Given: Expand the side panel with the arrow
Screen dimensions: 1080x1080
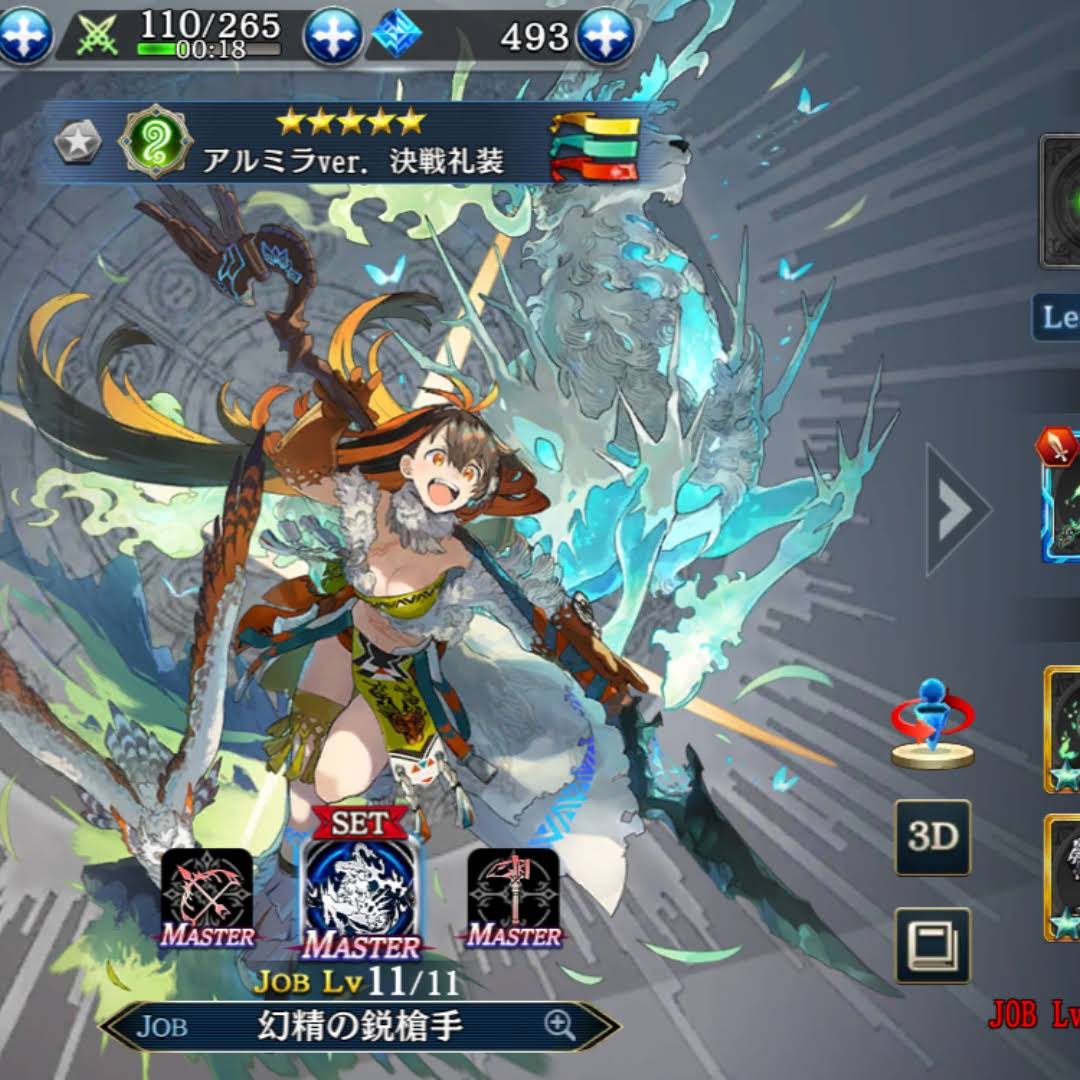Looking at the screenshot, I should [955, 510].
